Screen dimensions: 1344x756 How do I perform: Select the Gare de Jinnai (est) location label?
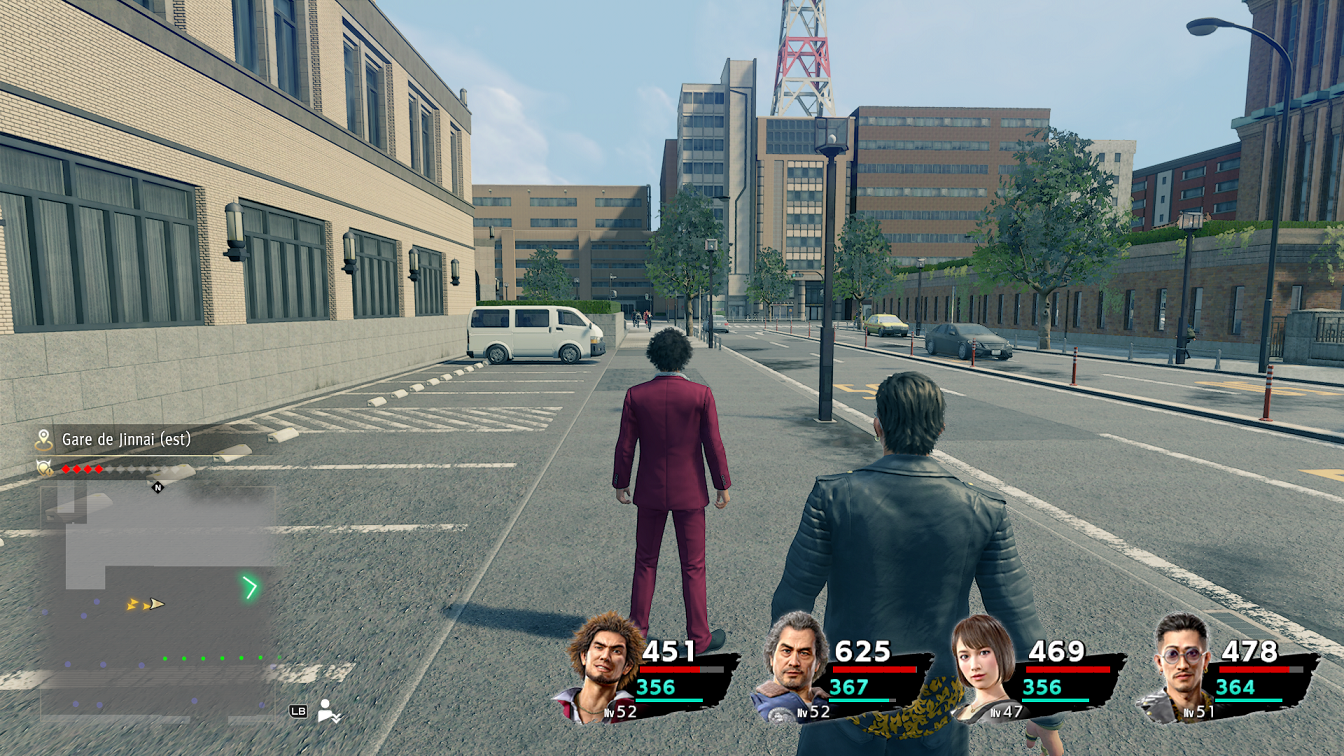[x=126, y=439]
